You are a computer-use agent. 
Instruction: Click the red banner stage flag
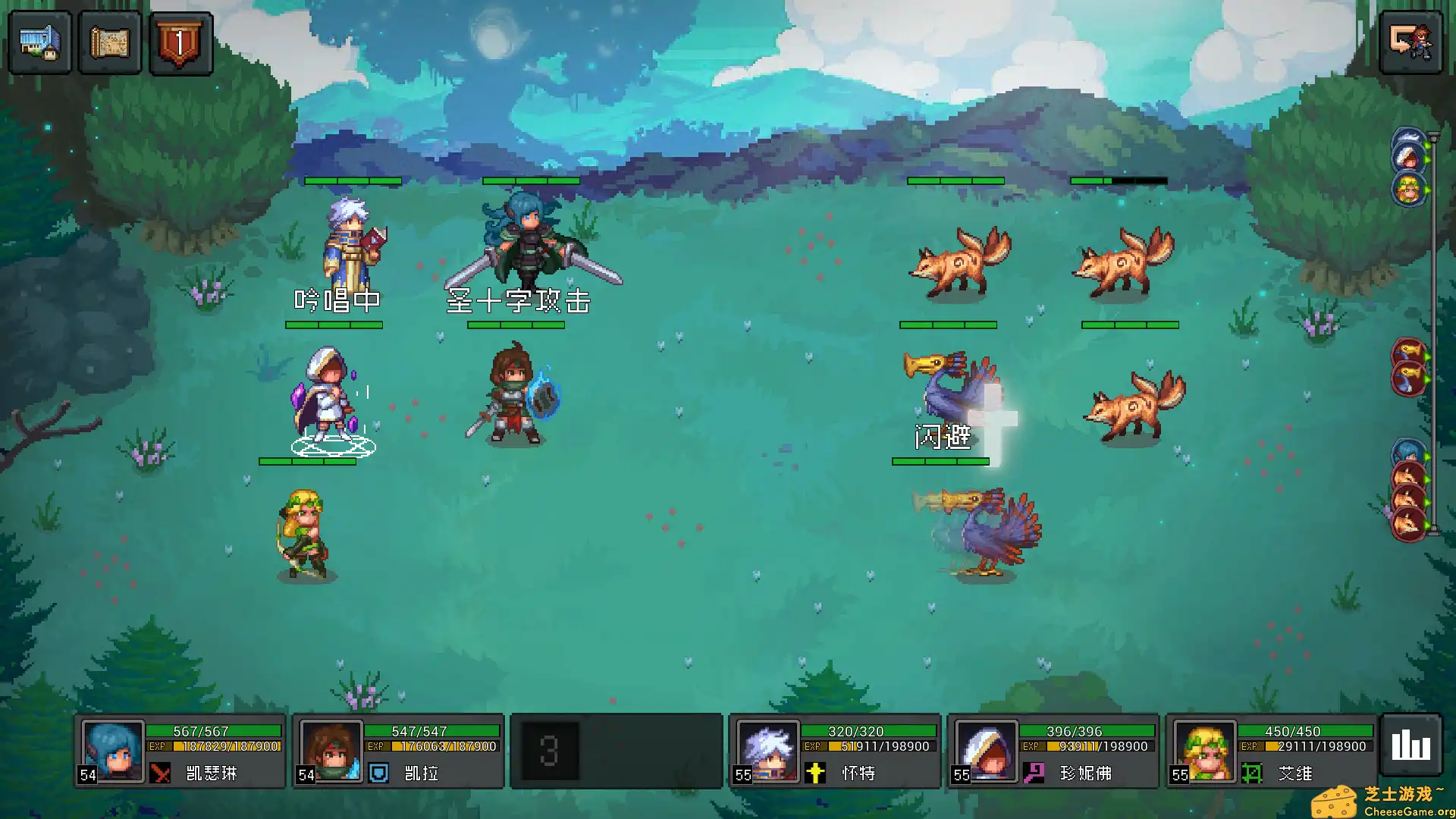[x=180, y=43]
